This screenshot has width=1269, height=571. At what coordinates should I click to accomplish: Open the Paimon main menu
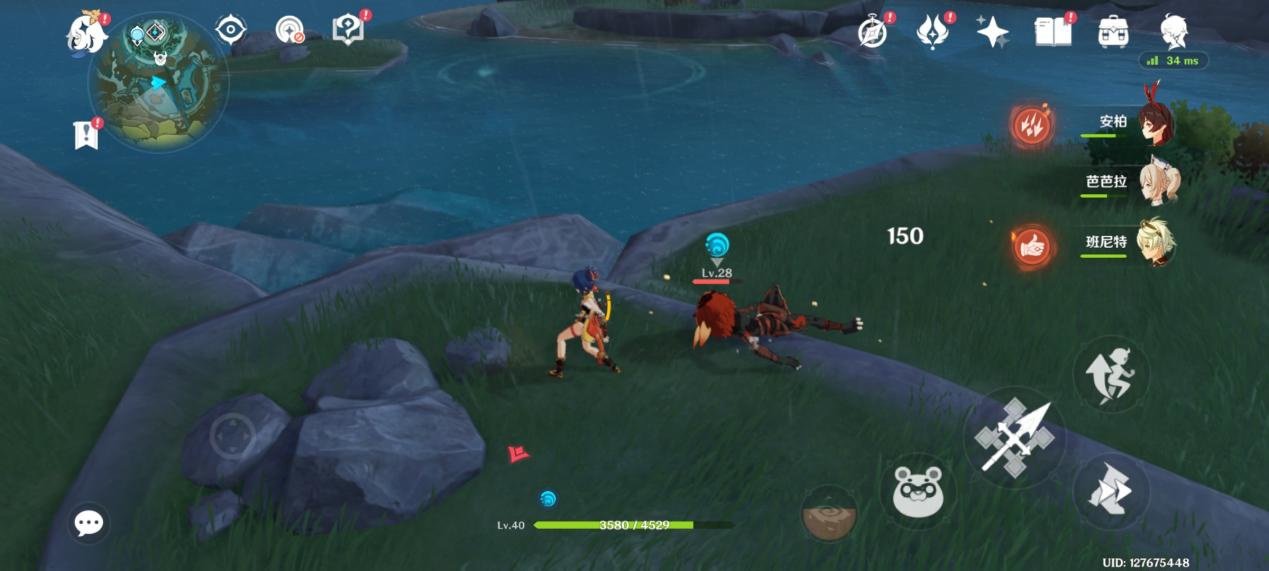point(88,32)
